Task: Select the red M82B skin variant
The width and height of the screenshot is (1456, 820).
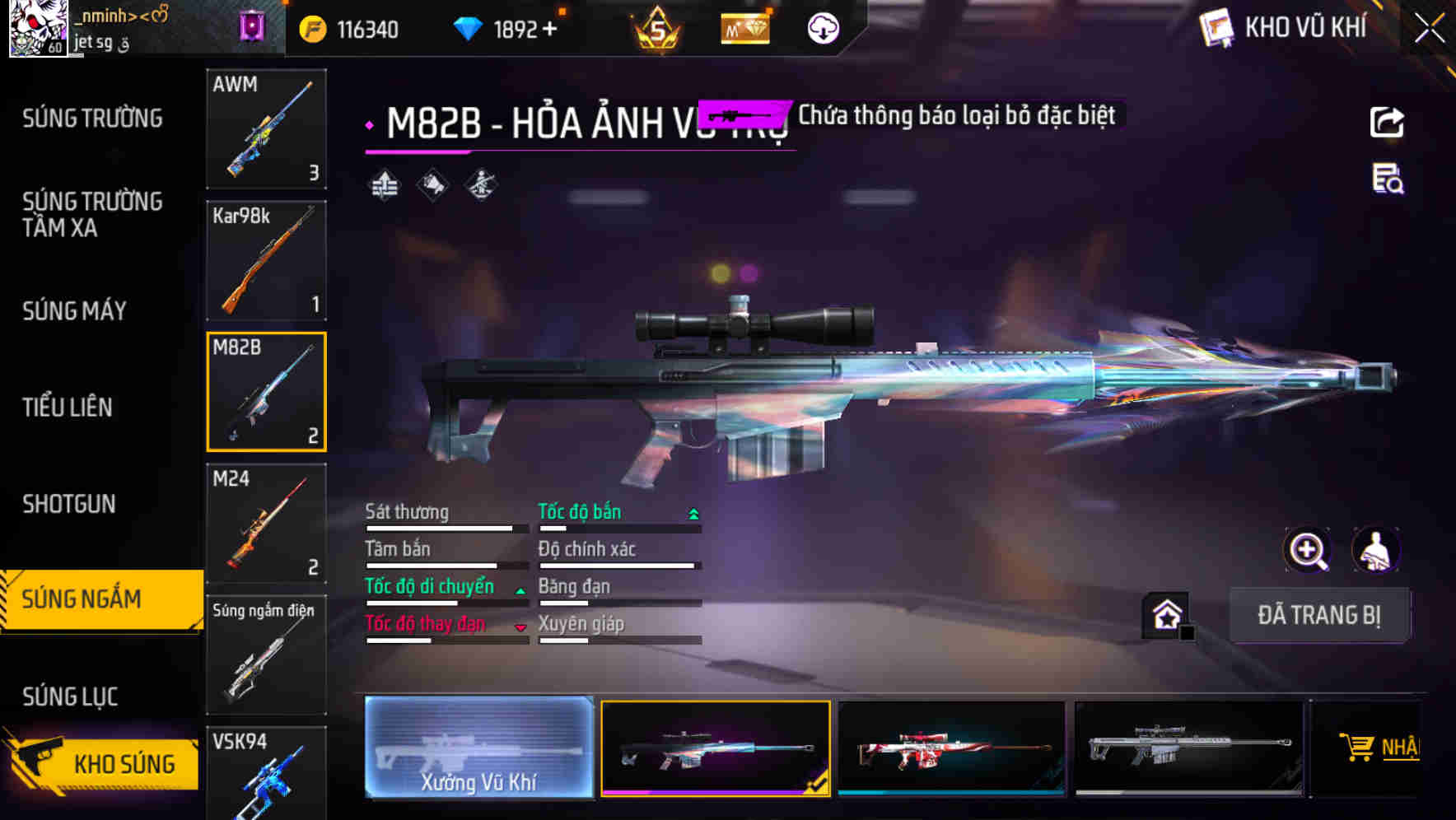Action: 952,749
